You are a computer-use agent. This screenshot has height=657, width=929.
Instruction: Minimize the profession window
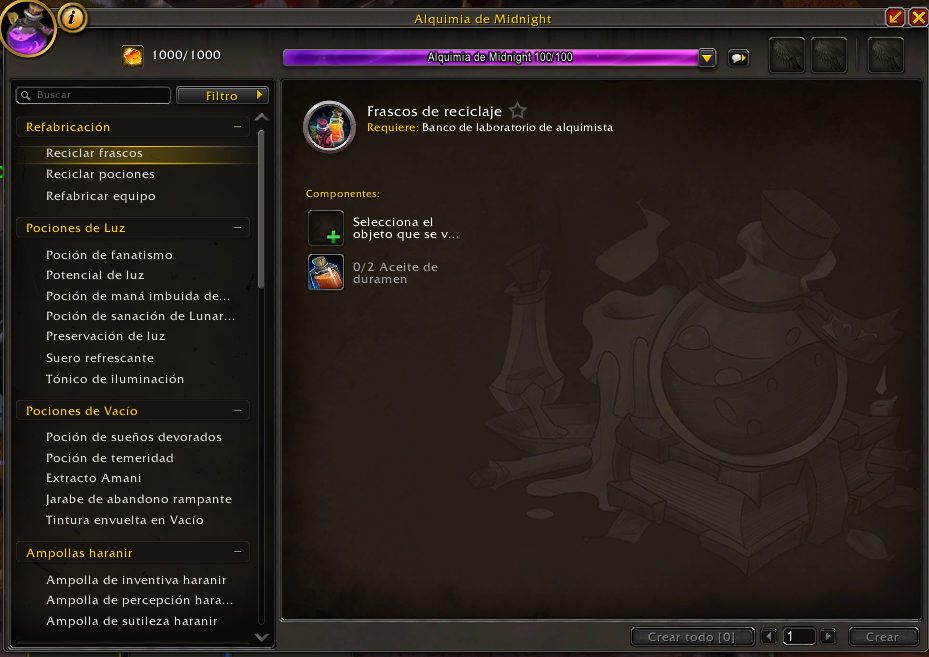(895, 17)
